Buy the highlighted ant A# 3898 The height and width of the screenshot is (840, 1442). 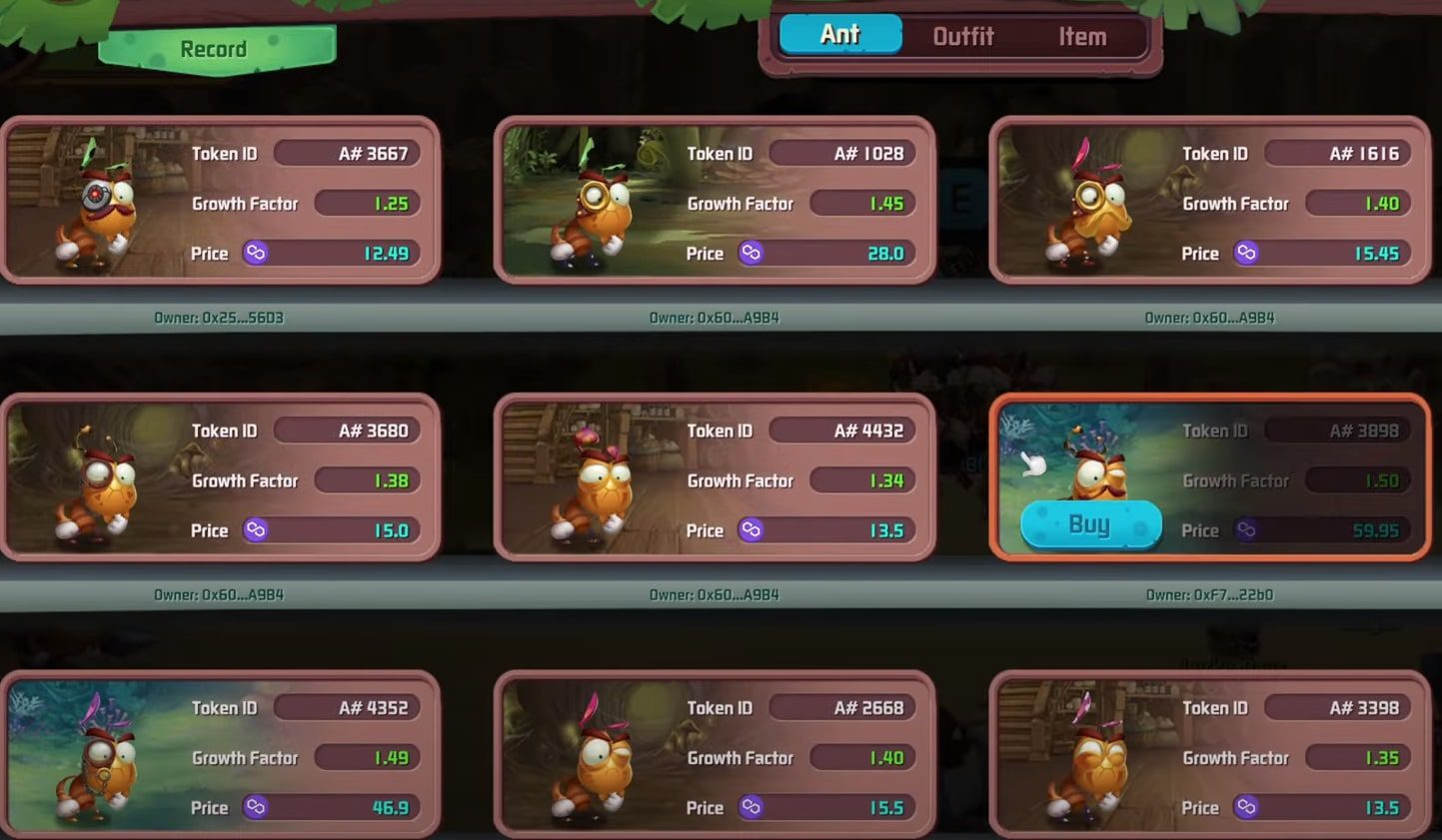[x=1090, y=524]
